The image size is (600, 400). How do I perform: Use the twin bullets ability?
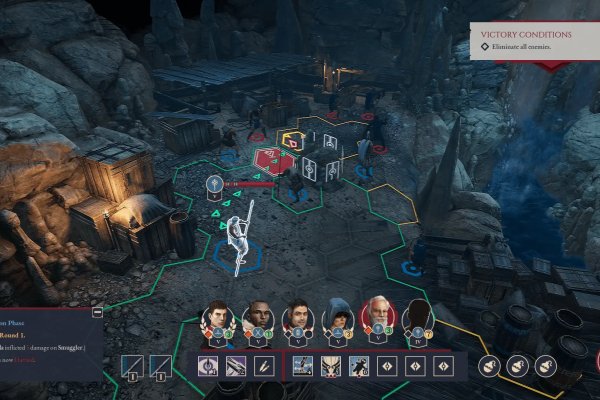pyautogui.click(x=263, y=367)
